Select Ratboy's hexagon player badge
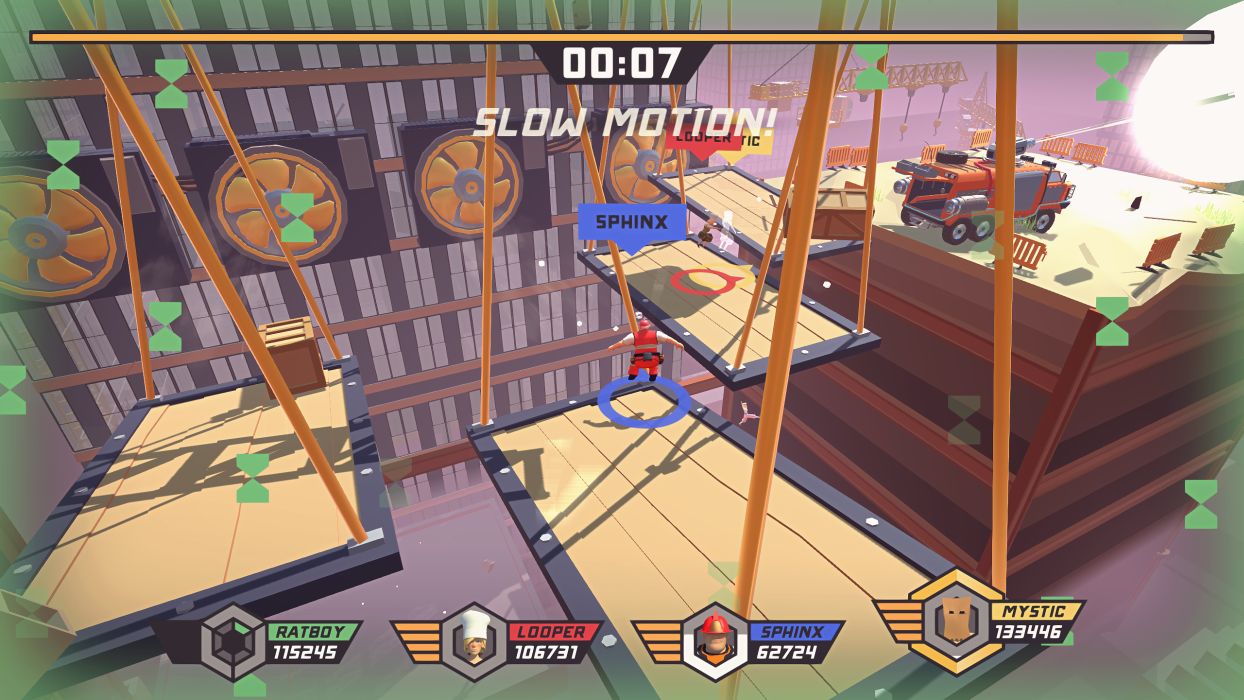Image resolution: width=1244 pixels, height=700 pixels. click(233, 643)
